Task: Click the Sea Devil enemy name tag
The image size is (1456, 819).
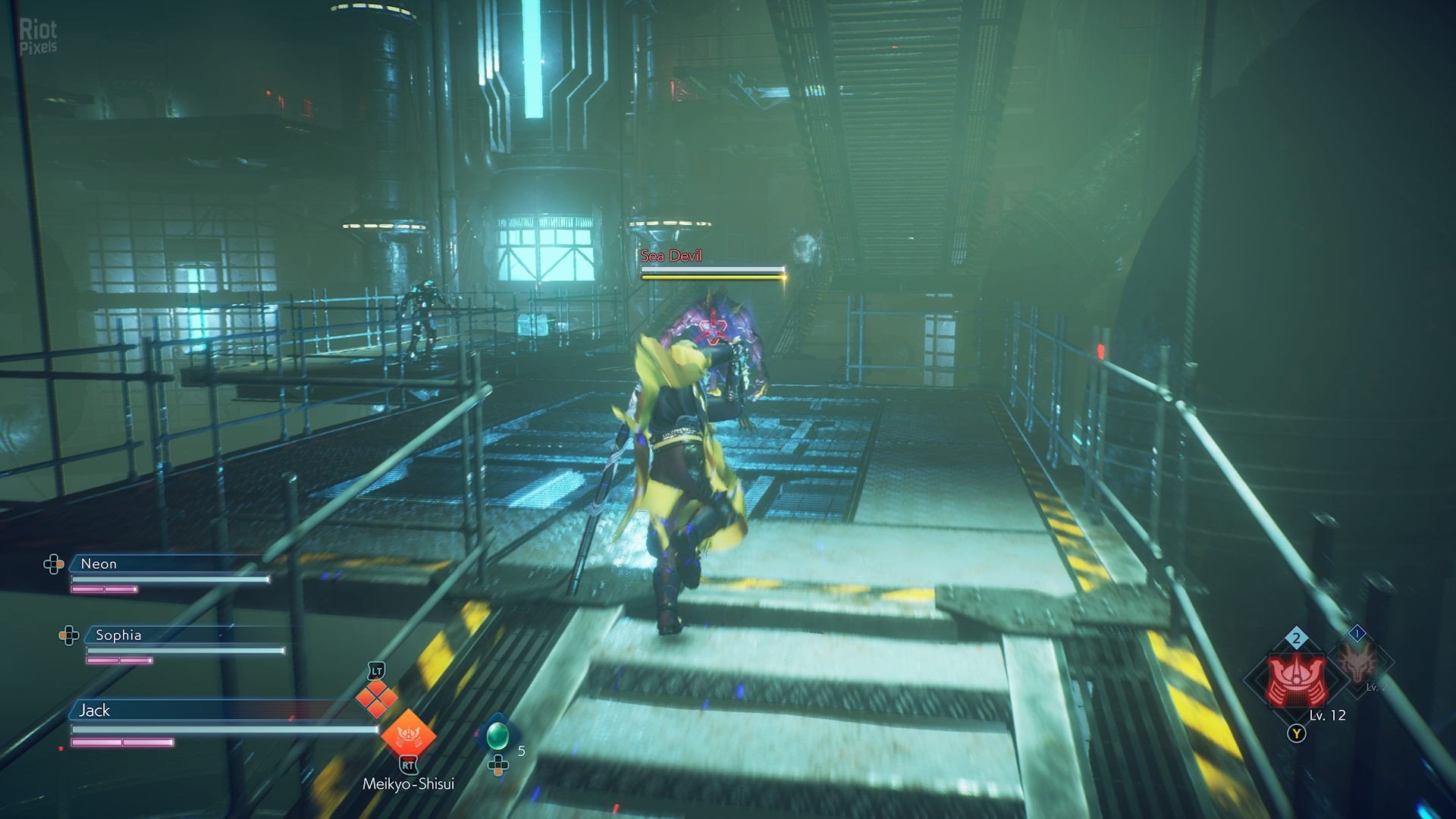Action: pos(672,256)
